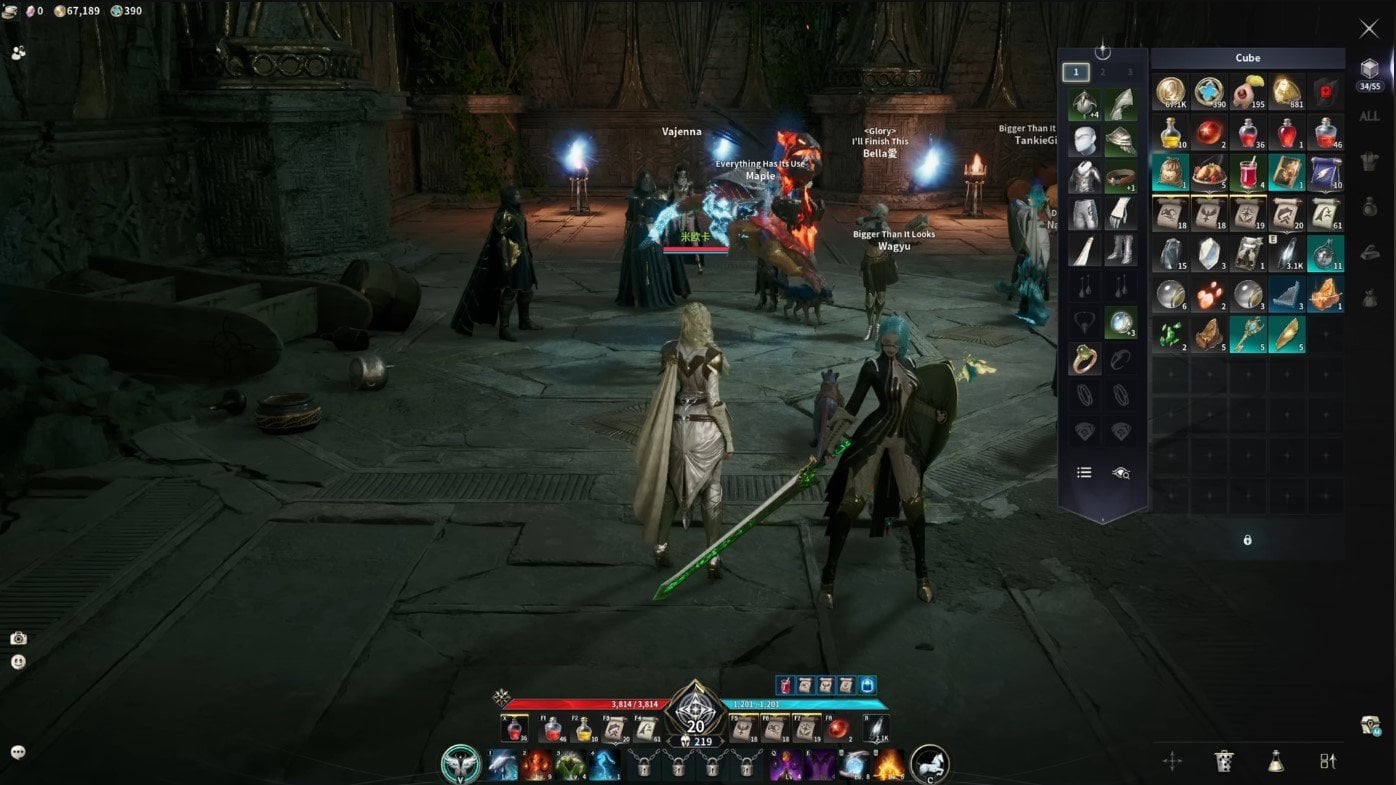1396x785 pixels.
Task: Open the flask button below the inventory
Action: [x=1275, y=761]
